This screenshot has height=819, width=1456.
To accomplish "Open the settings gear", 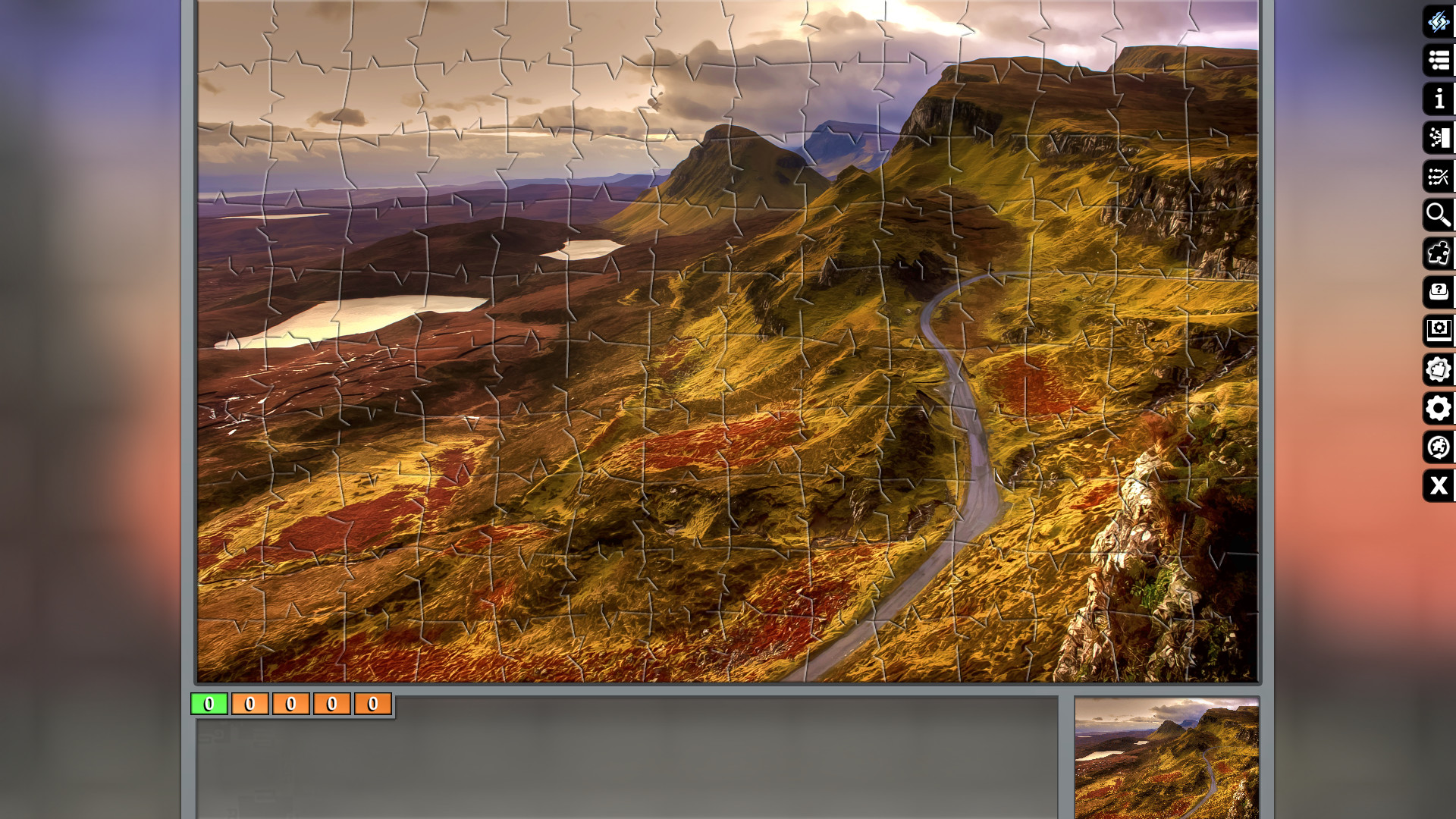I will tap(1439, 409).
